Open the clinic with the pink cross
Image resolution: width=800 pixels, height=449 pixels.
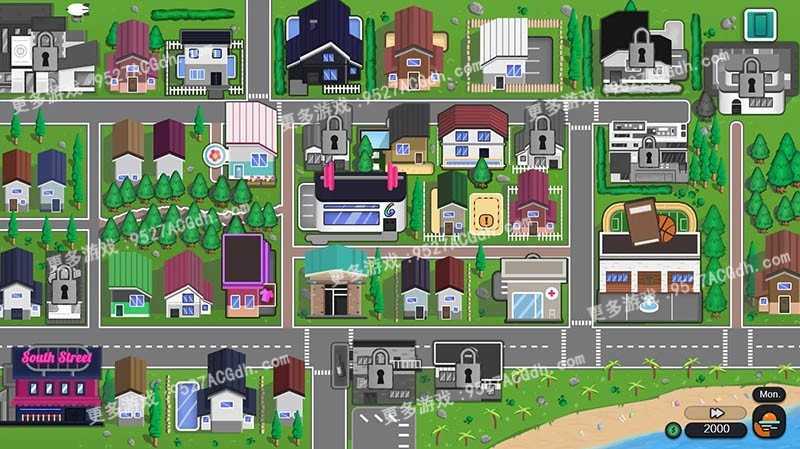click(x=534, y=289)
